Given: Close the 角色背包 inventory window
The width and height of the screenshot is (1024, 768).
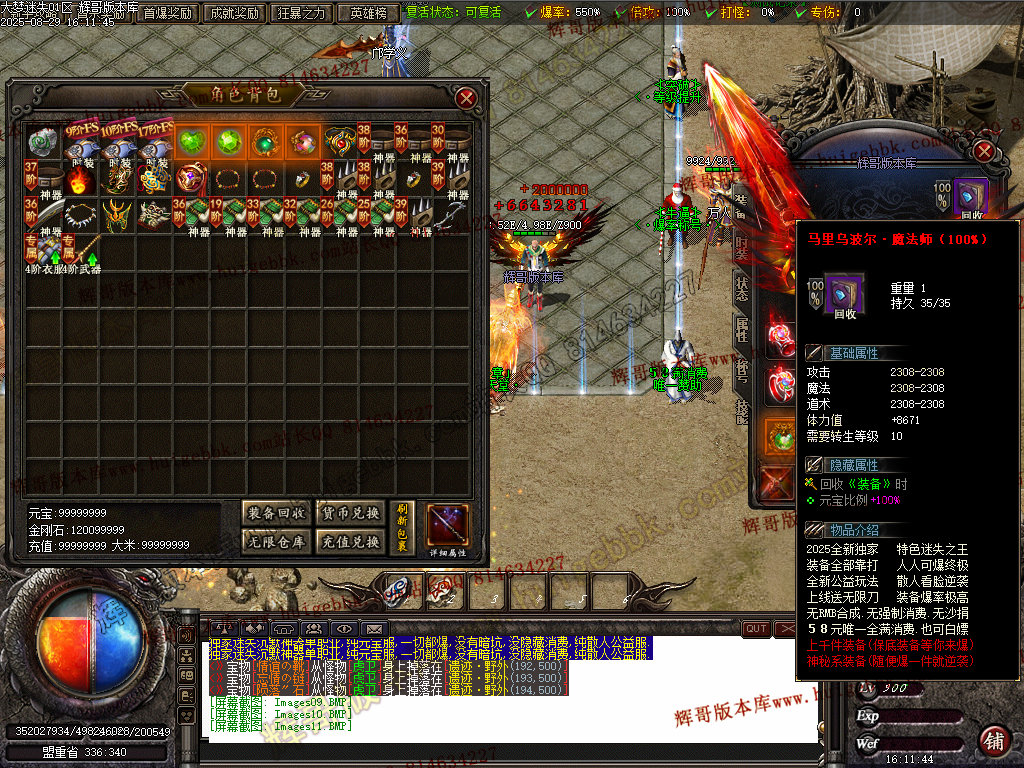Looking at the screenshot, I should (x=466, y=98).
